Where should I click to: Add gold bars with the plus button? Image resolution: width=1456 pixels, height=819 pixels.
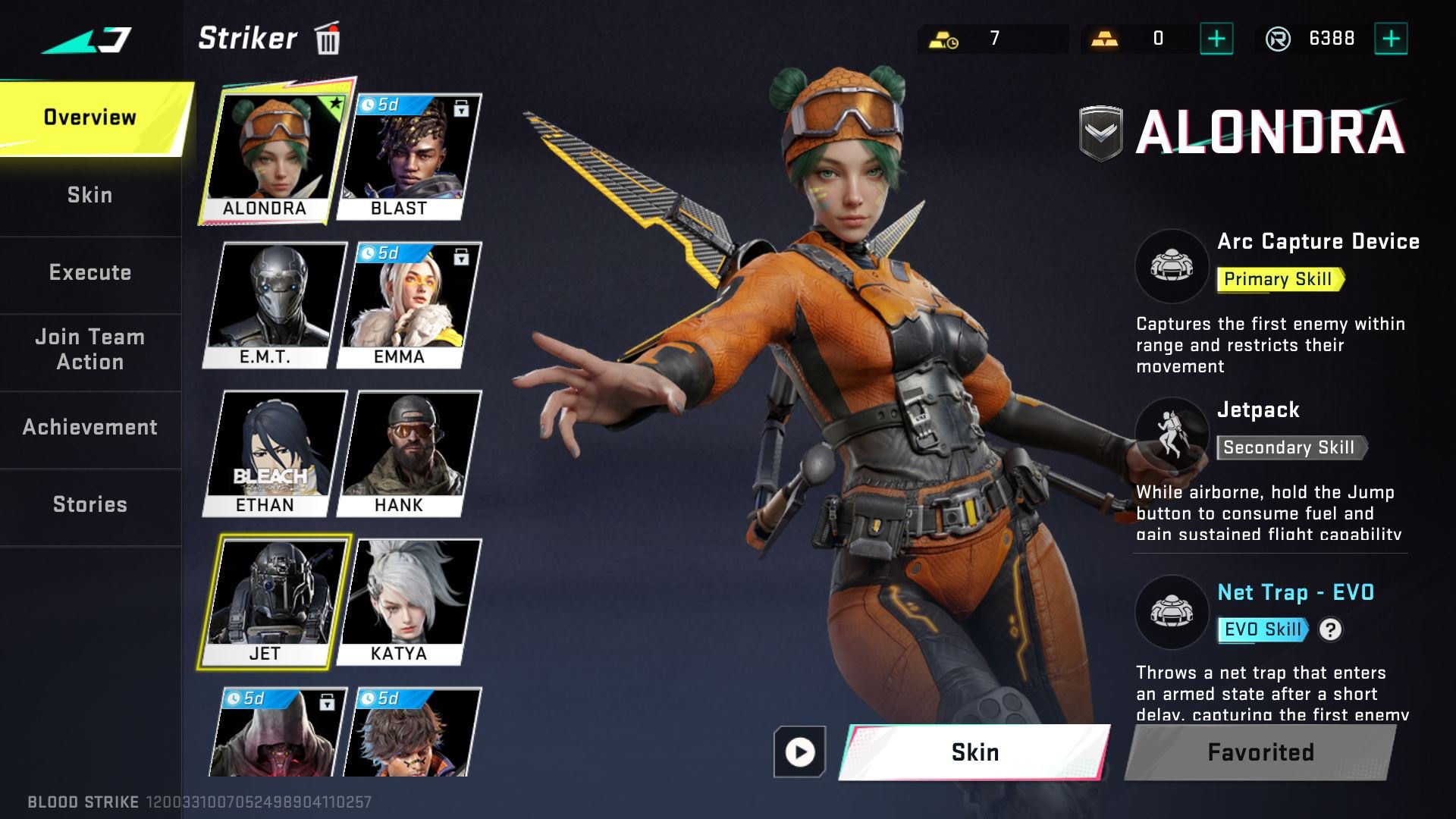click(1216, 39)
